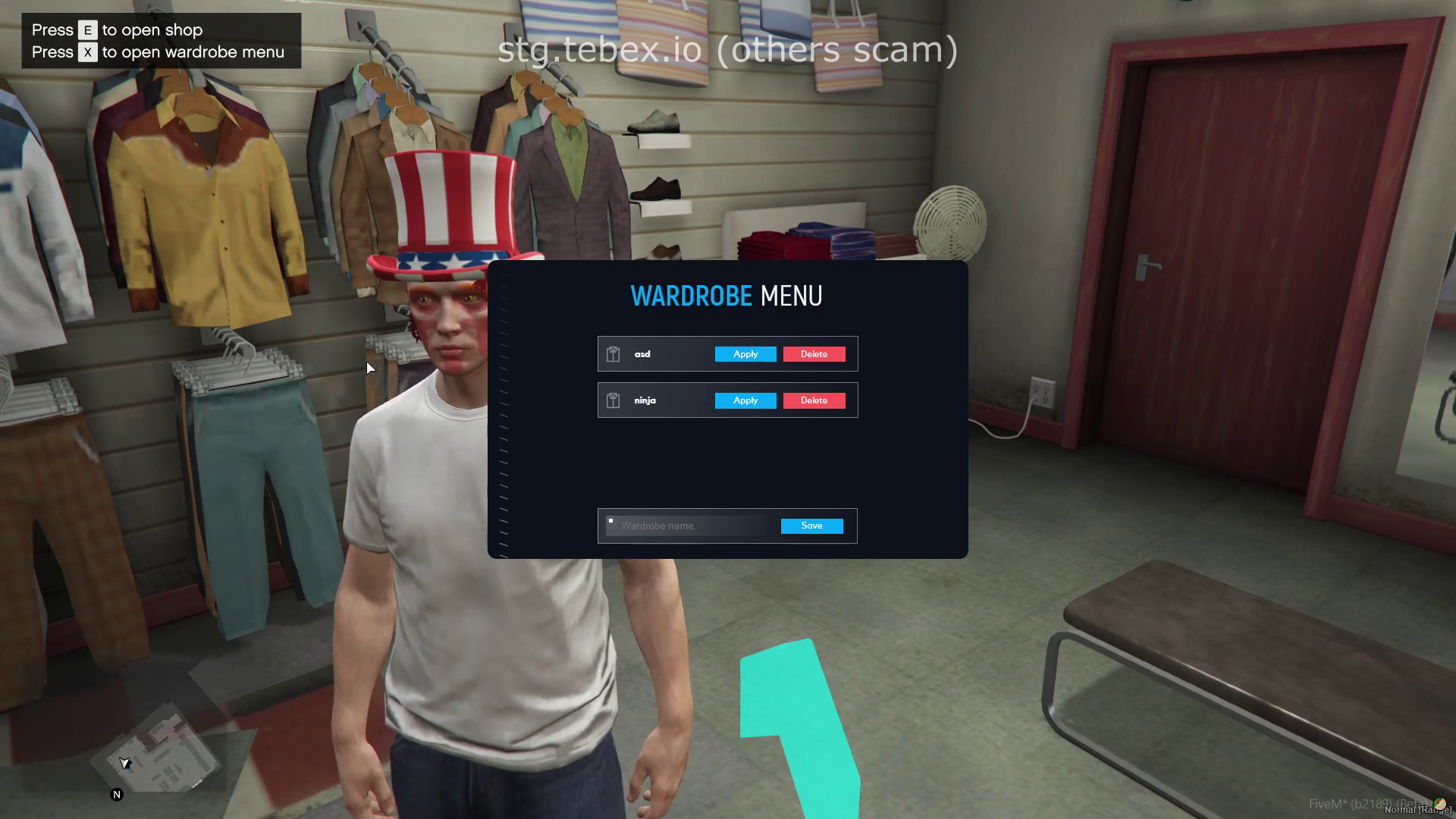This screenshot has height=819, width=1456.
Task: Click the shirt icon beside the asd outfit
Action: 612,353
